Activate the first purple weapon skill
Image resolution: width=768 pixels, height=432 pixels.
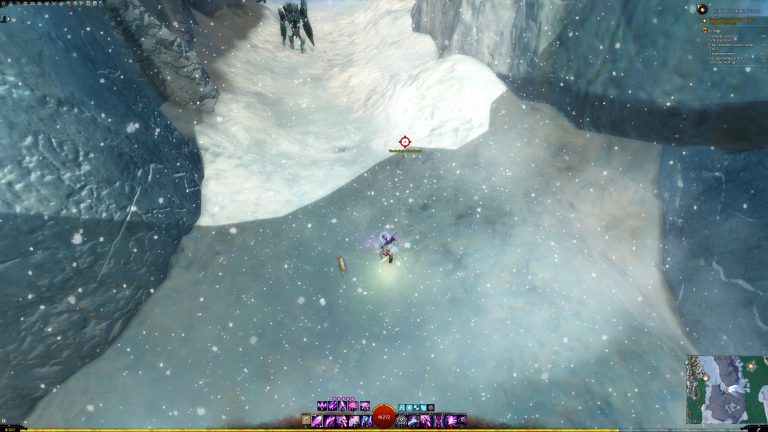click(x=318, y=421)
